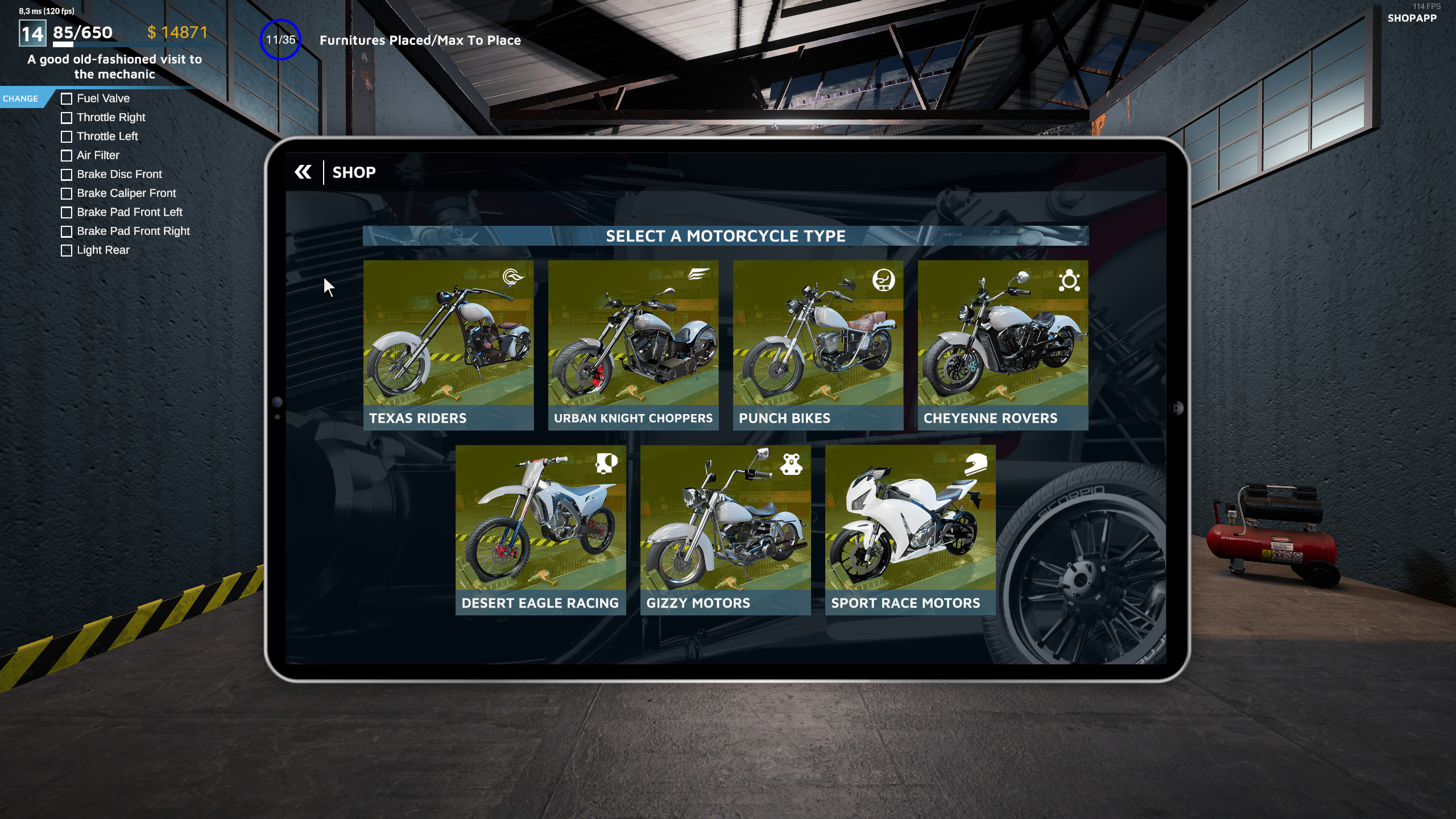1456x819 pixels.
Task: Tick the Throttle Right task checkbox
Action: tap(66, 118)
